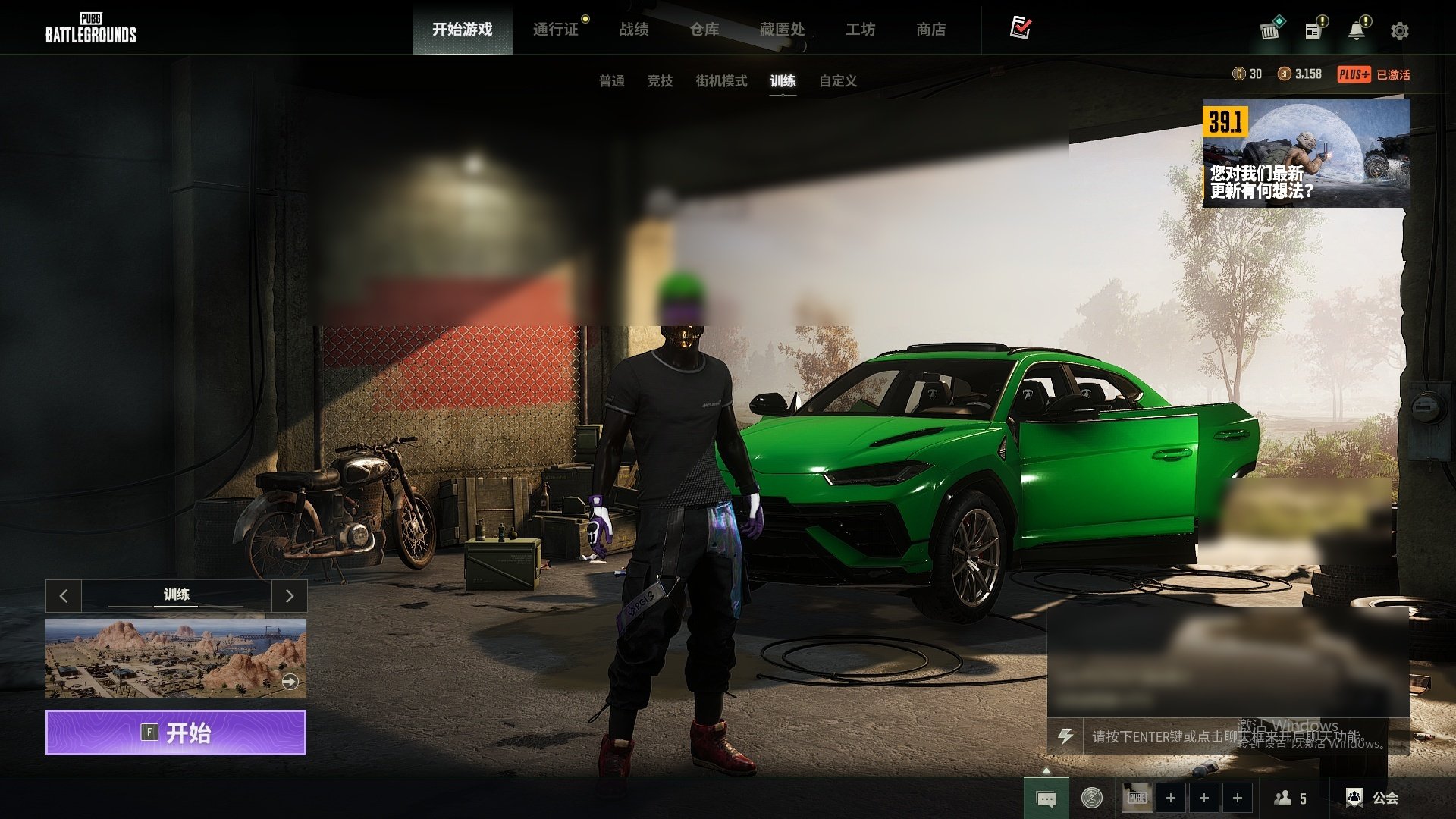1456x819 pixels.
Task: Choose the 竞技 ranked mode
Action: pos(661,81)
